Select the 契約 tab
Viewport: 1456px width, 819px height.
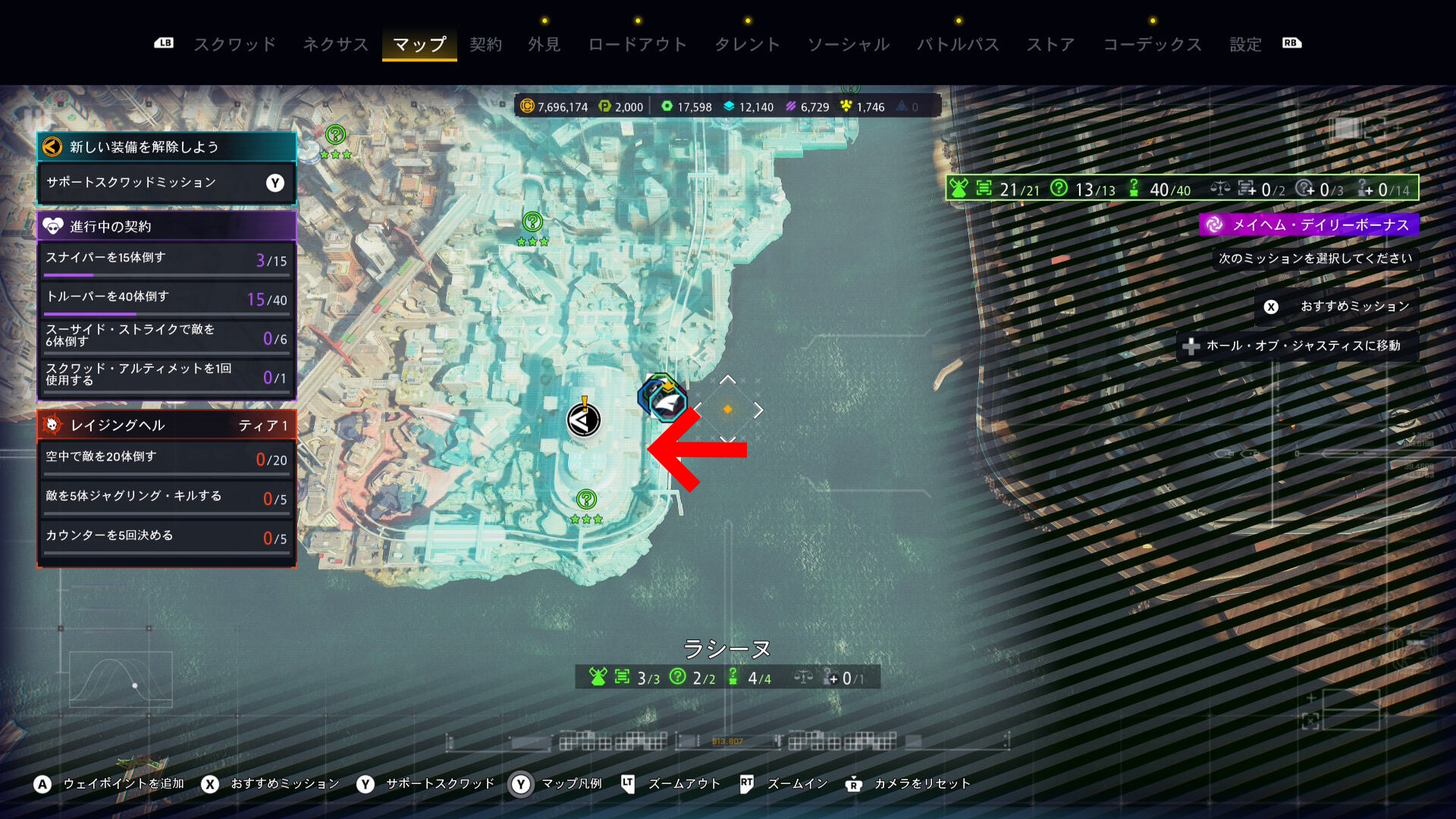pyautogui.click(x=485, y=45)
